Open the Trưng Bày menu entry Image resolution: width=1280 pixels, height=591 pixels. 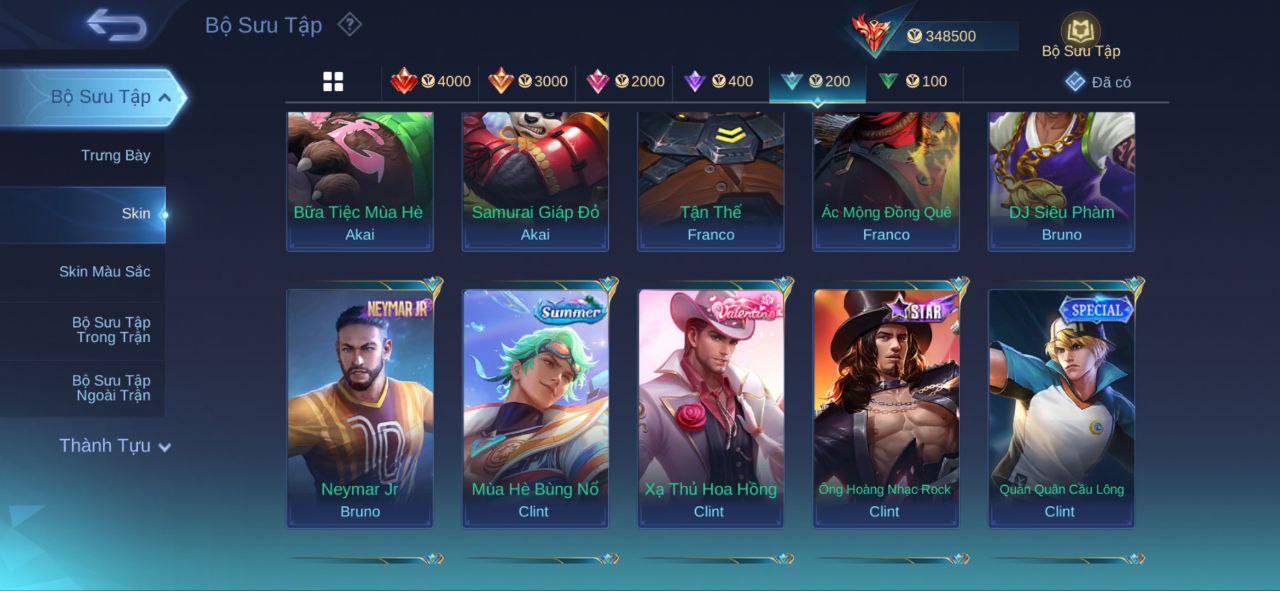(x=115, y=155)
